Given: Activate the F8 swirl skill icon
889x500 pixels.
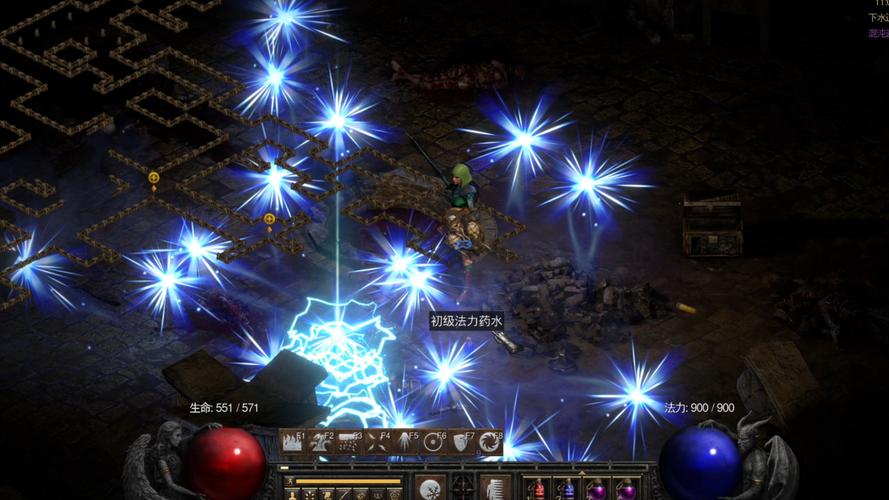Looking at the screenshot, I should click(490, 442).
